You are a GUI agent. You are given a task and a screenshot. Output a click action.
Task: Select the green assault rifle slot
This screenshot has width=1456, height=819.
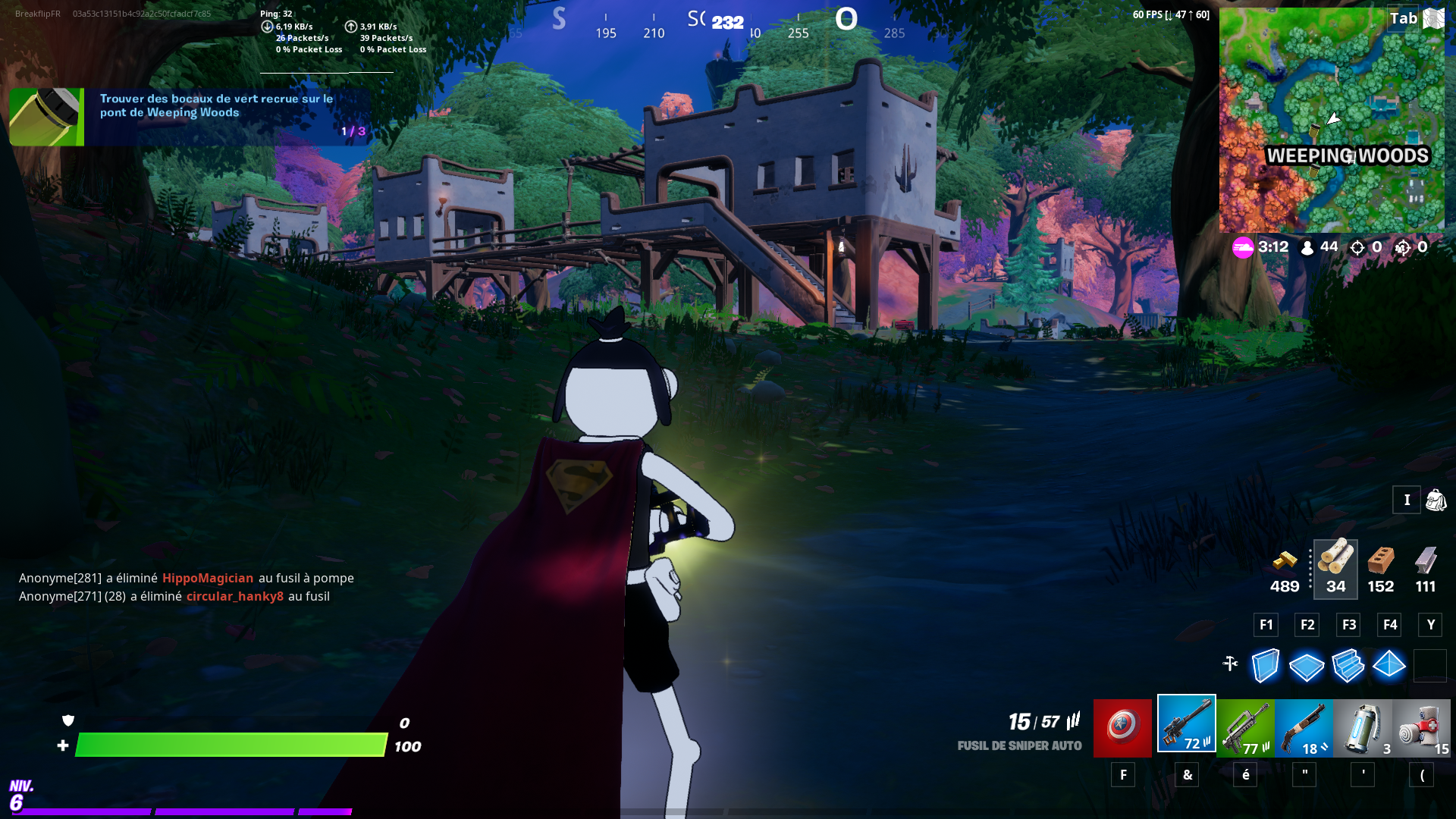click(x=1246, y=728)
